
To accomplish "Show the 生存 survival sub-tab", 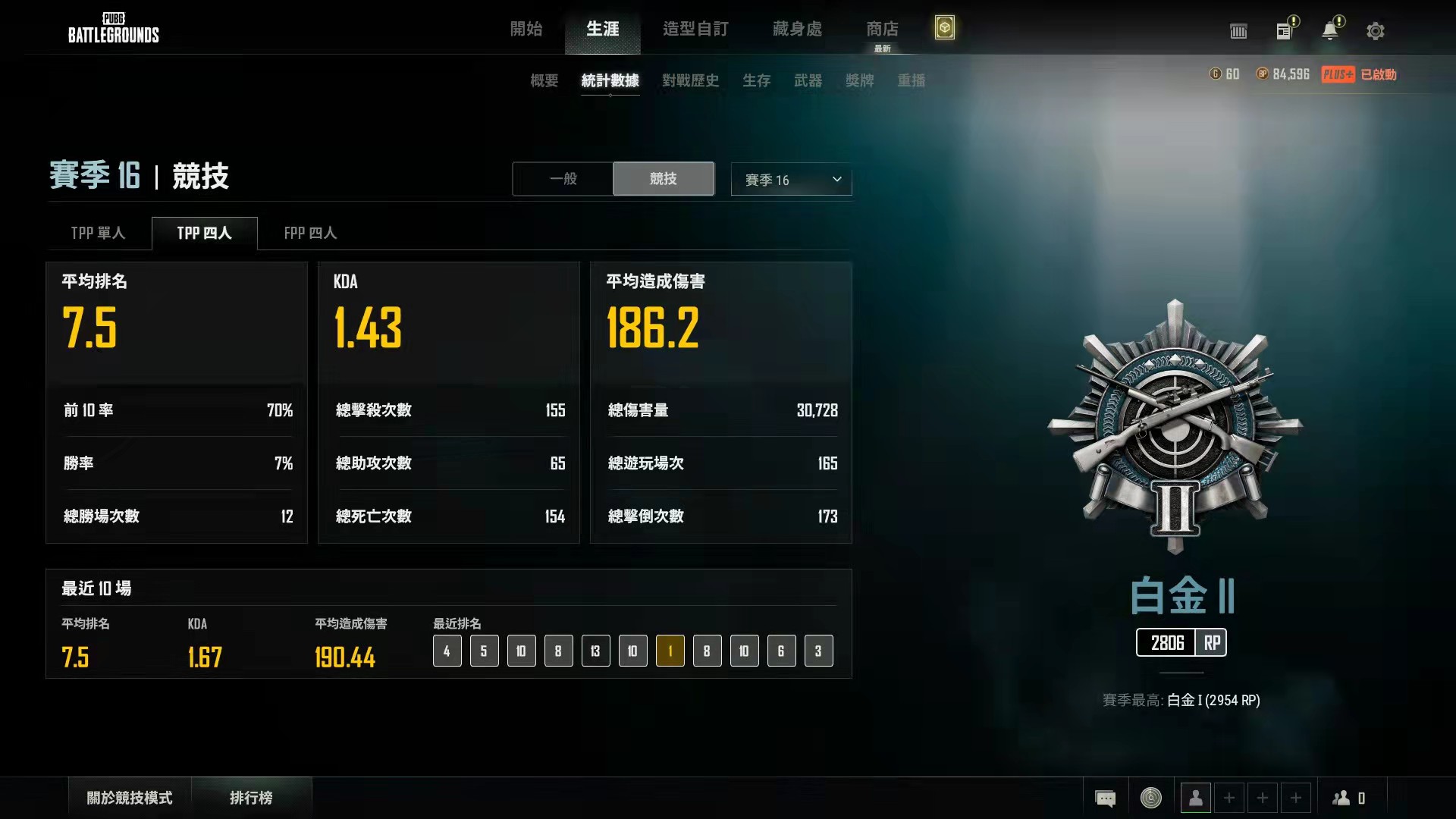I will point(756,80).
